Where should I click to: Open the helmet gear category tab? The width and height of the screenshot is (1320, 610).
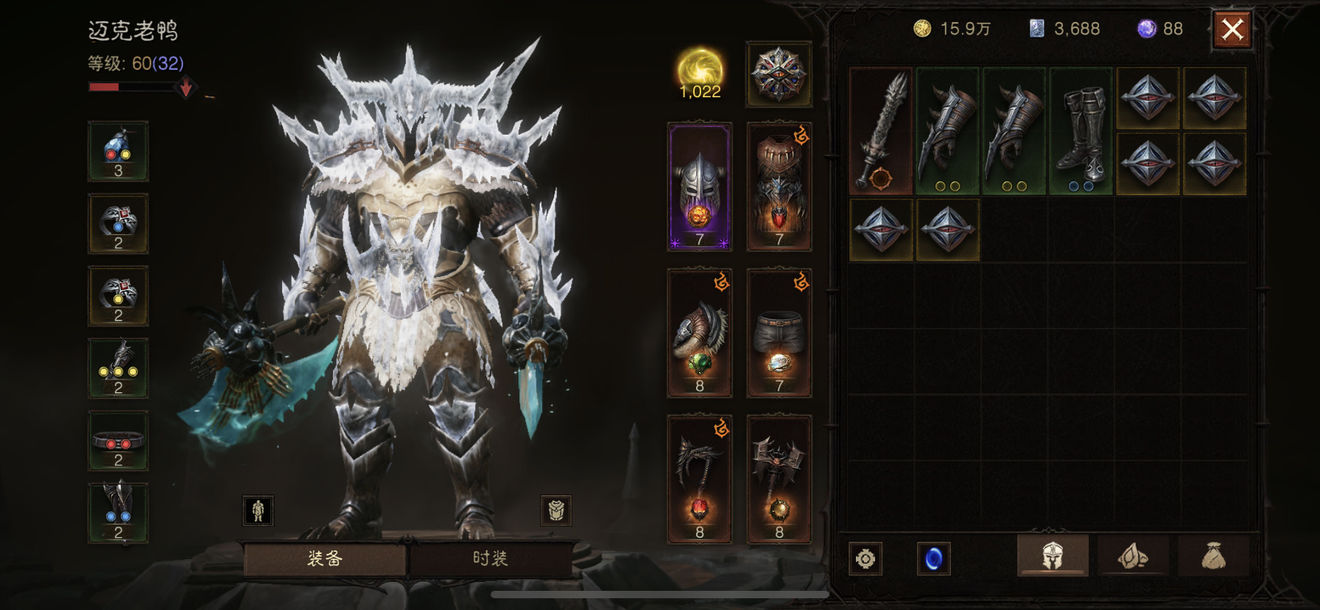(1053, 556)
